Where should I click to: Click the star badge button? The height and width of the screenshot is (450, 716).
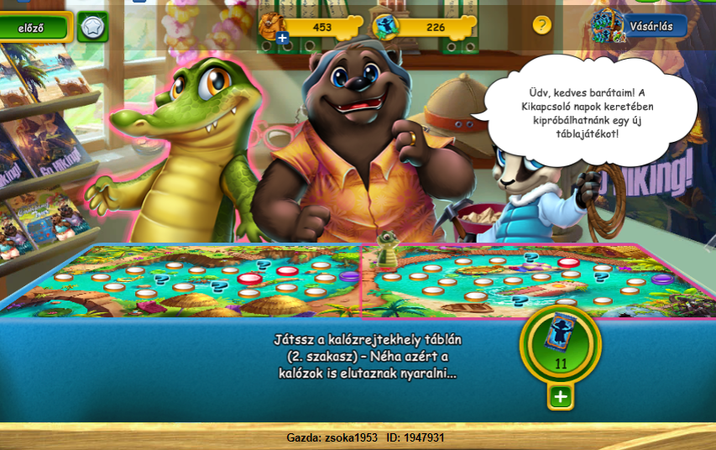pos(92,26)
